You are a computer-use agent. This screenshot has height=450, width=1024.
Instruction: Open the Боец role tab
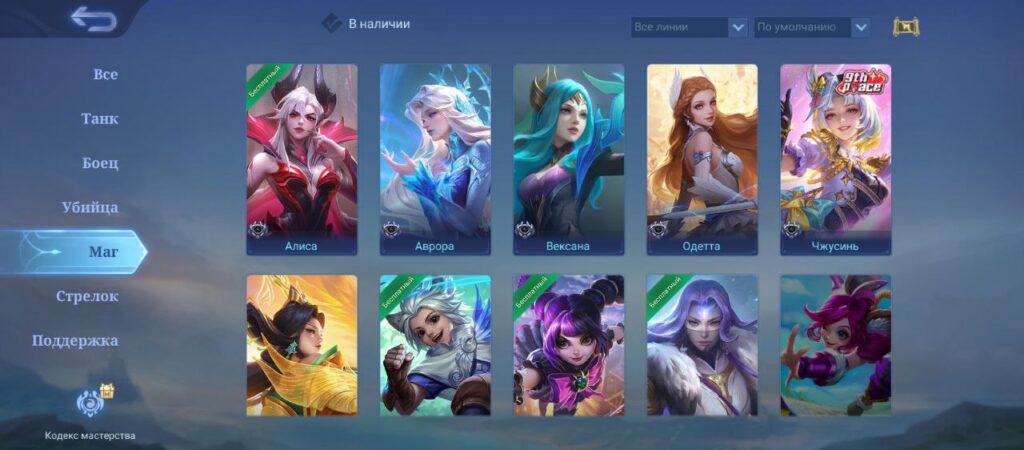pyautogui.click(x=100, y=163)
